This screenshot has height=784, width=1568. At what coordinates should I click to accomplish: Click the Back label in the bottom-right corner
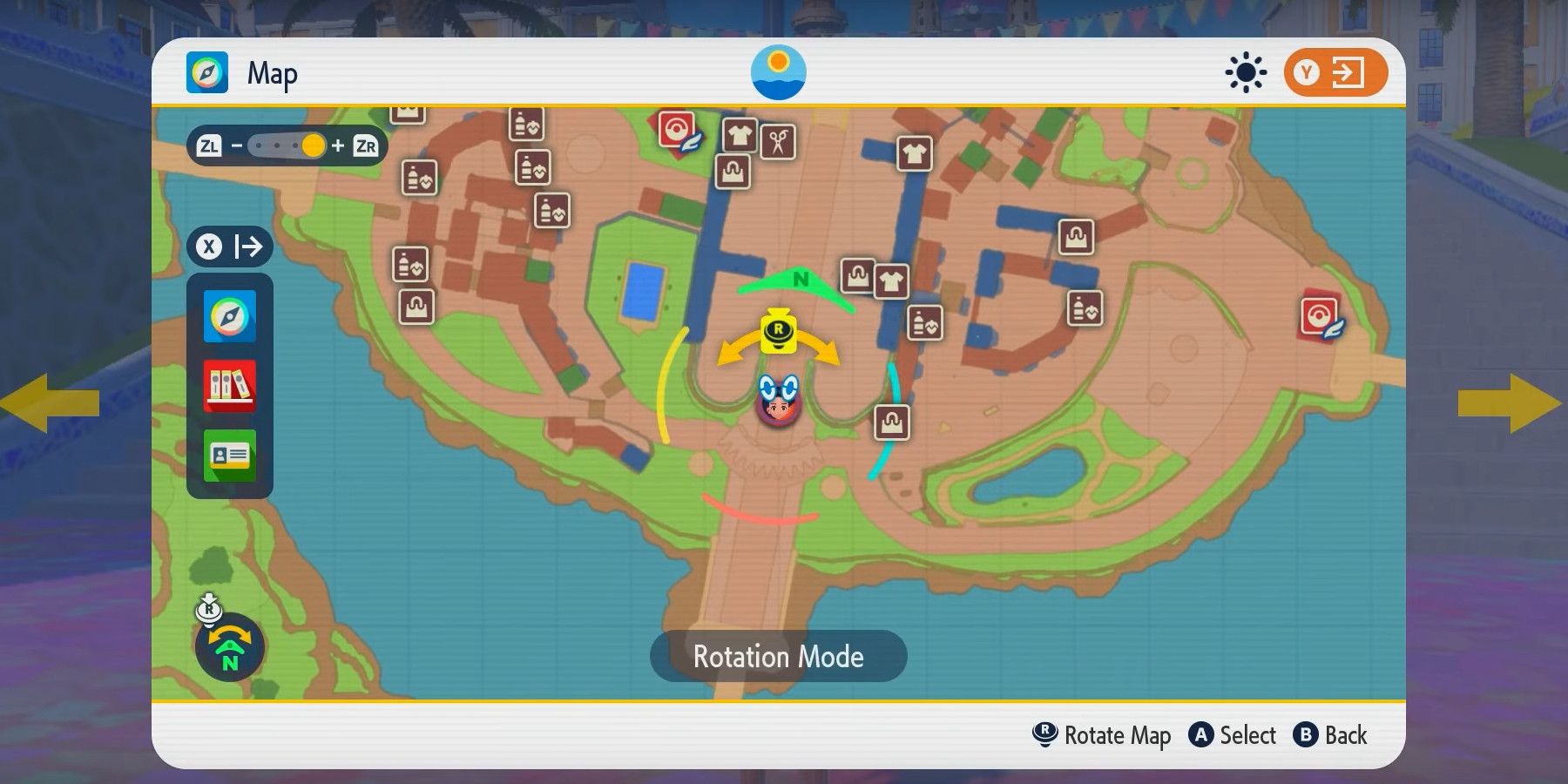(1346, 736)
